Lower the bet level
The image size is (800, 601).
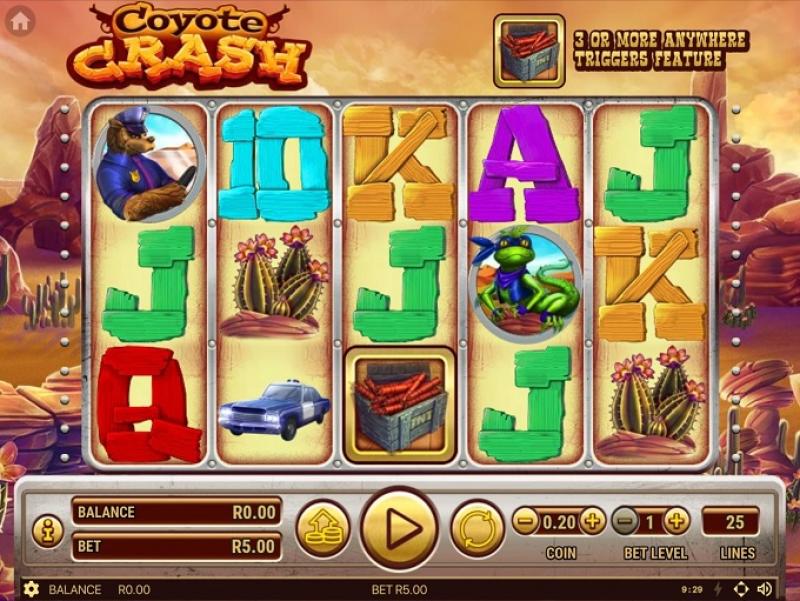tap(626, 520)
